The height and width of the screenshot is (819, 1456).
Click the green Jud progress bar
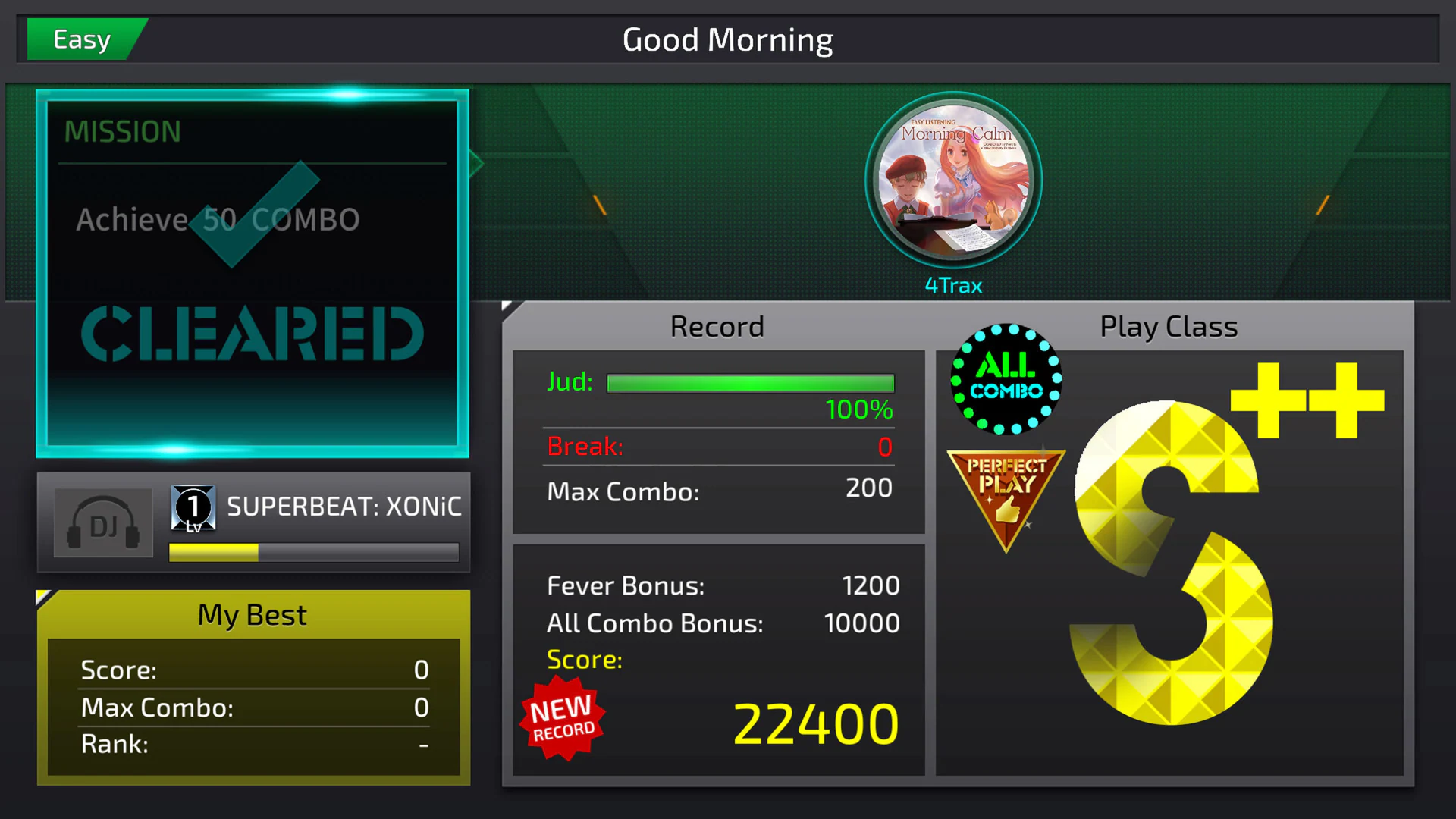(750, 384)
